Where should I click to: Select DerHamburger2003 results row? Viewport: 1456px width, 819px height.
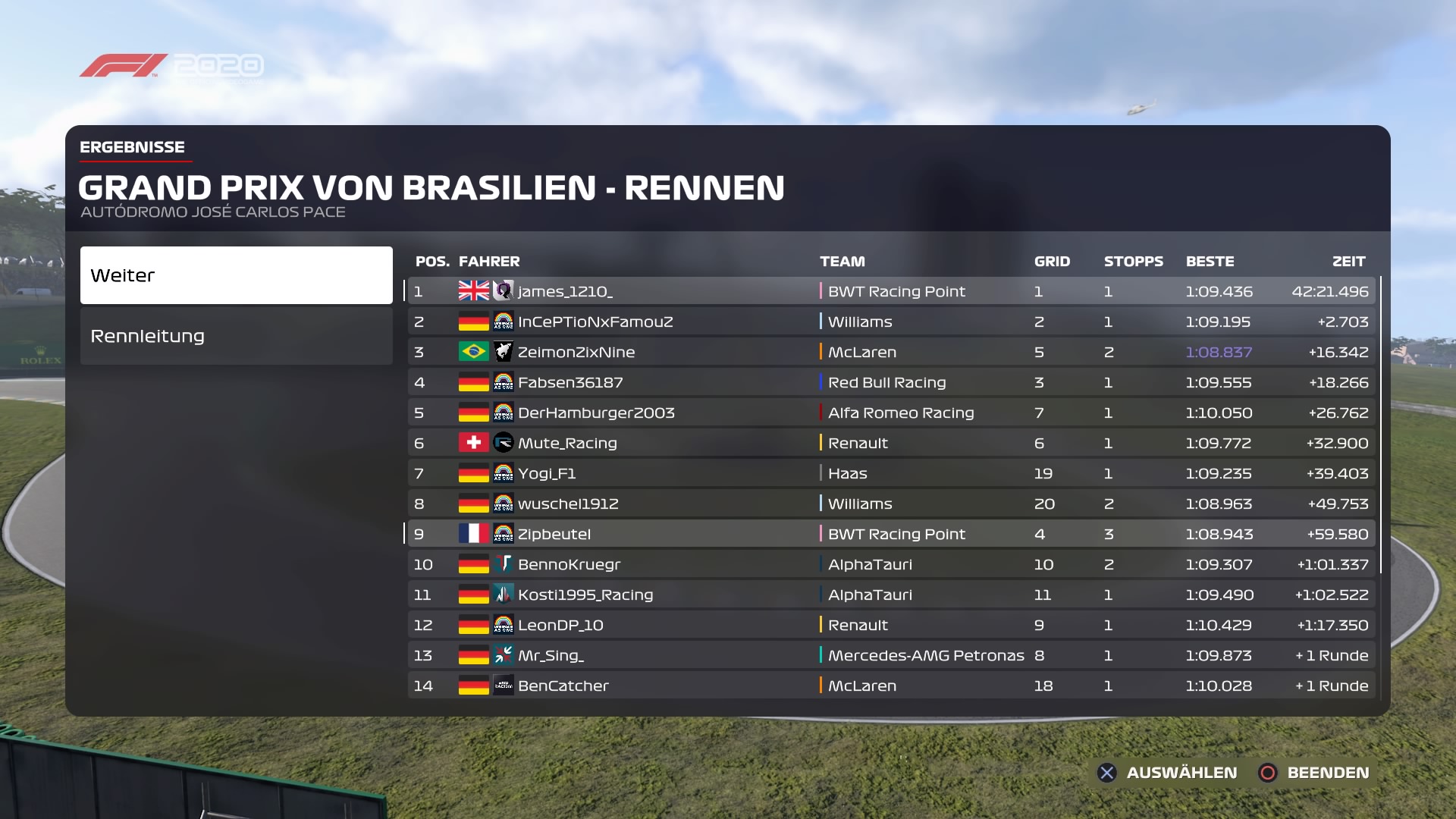891,413
